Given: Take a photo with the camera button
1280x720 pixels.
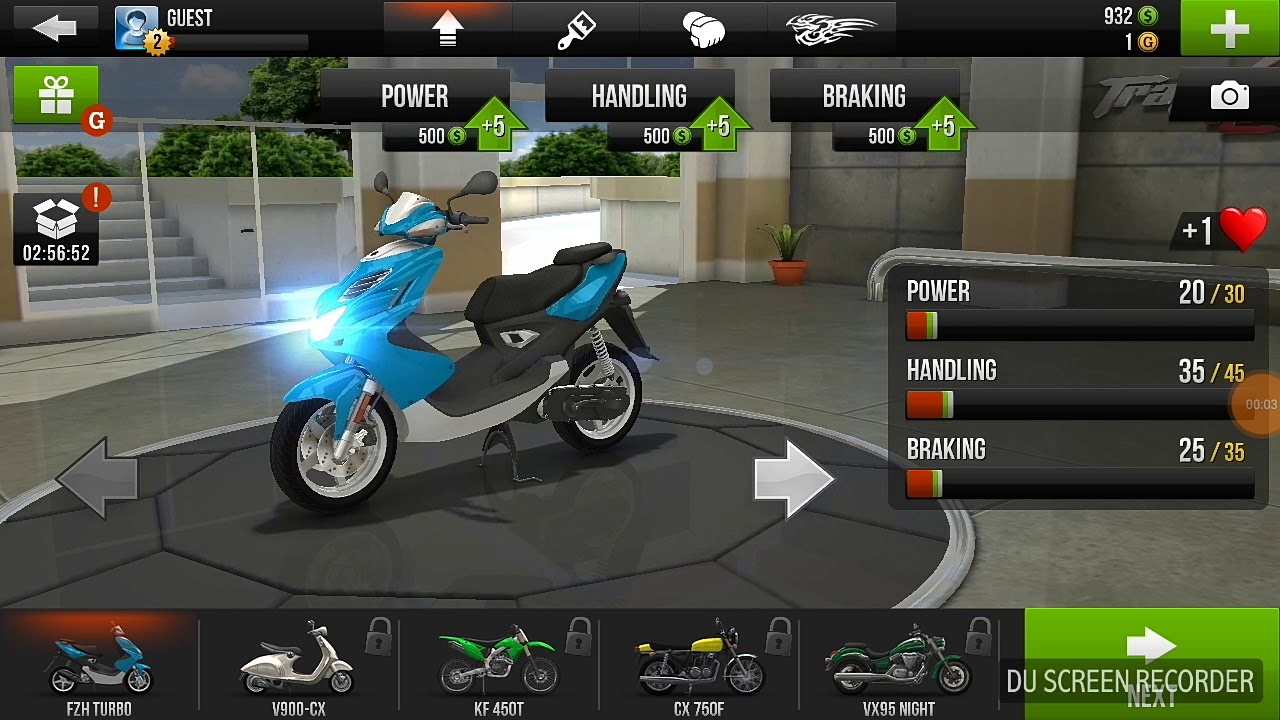Looking at the screenshot, I should tap(1229, 96).
